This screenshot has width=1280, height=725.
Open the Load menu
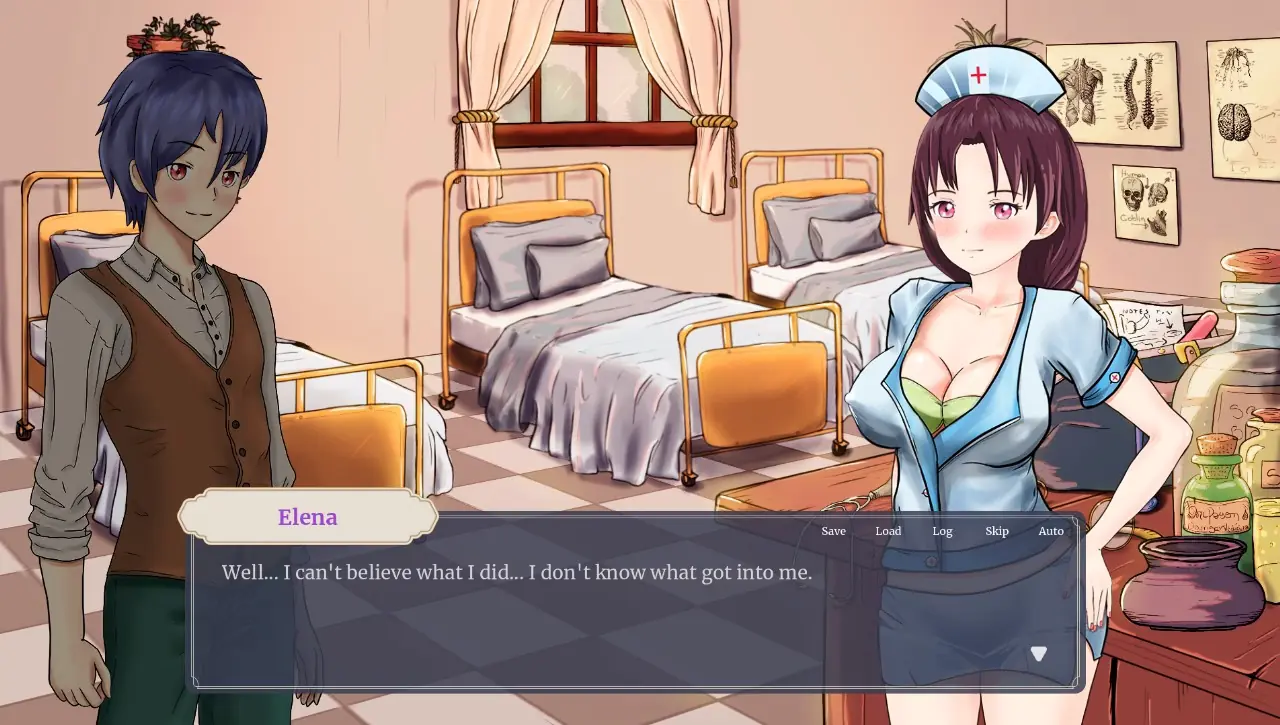[888, 531]
